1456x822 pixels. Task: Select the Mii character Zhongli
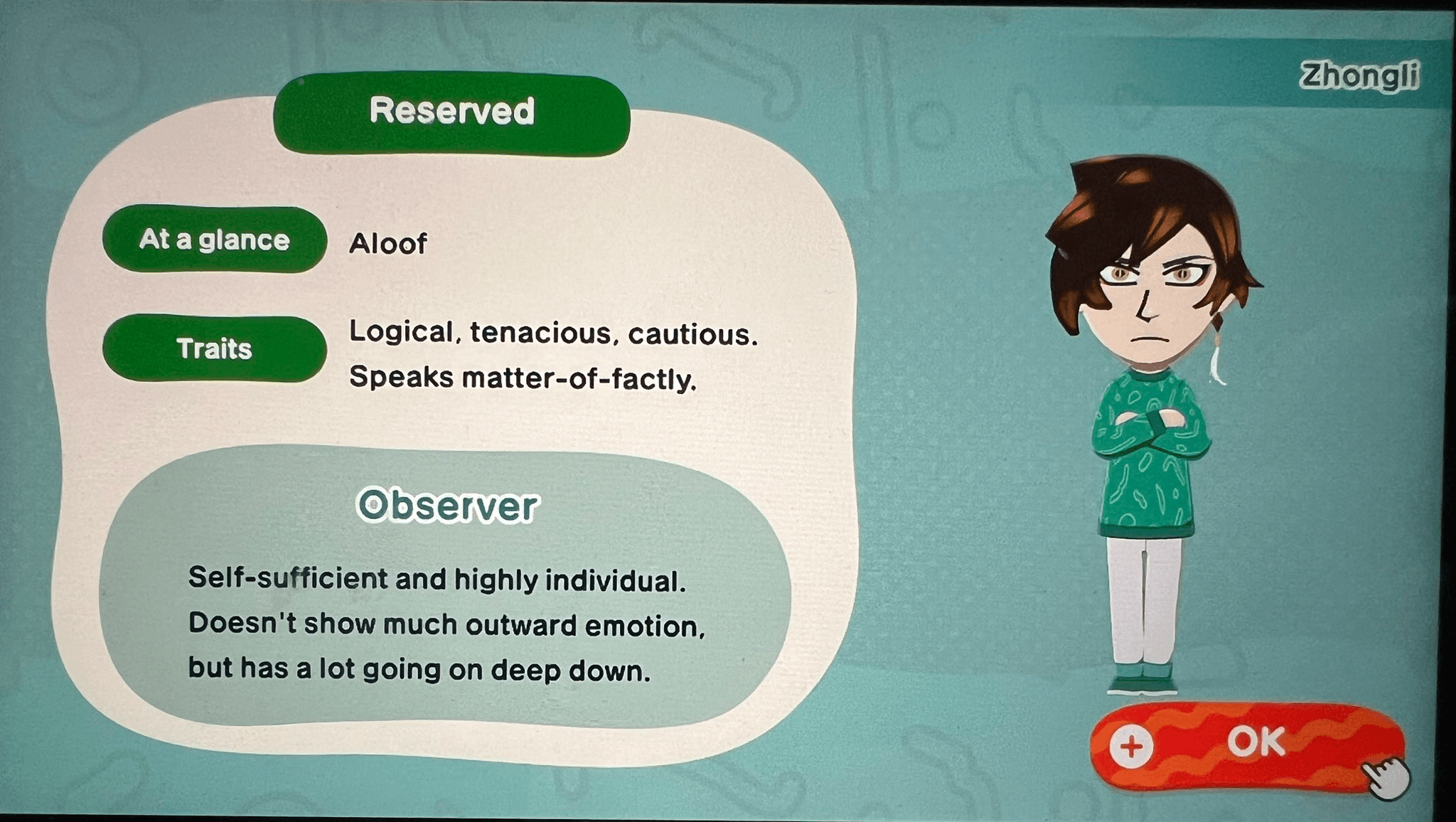[x=1152, y=427]
